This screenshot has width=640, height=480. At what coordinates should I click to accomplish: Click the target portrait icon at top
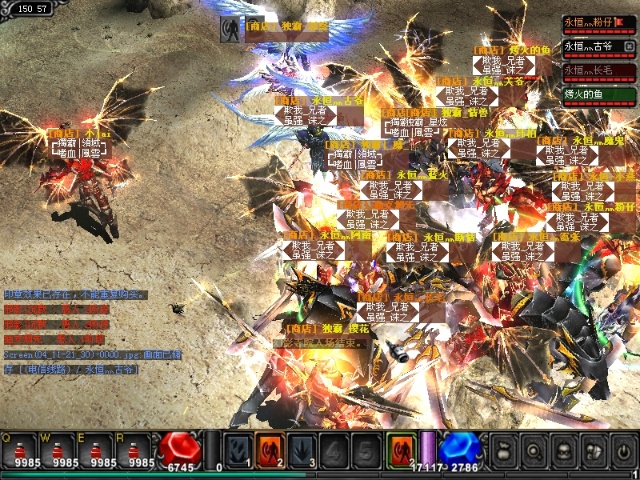231,29
